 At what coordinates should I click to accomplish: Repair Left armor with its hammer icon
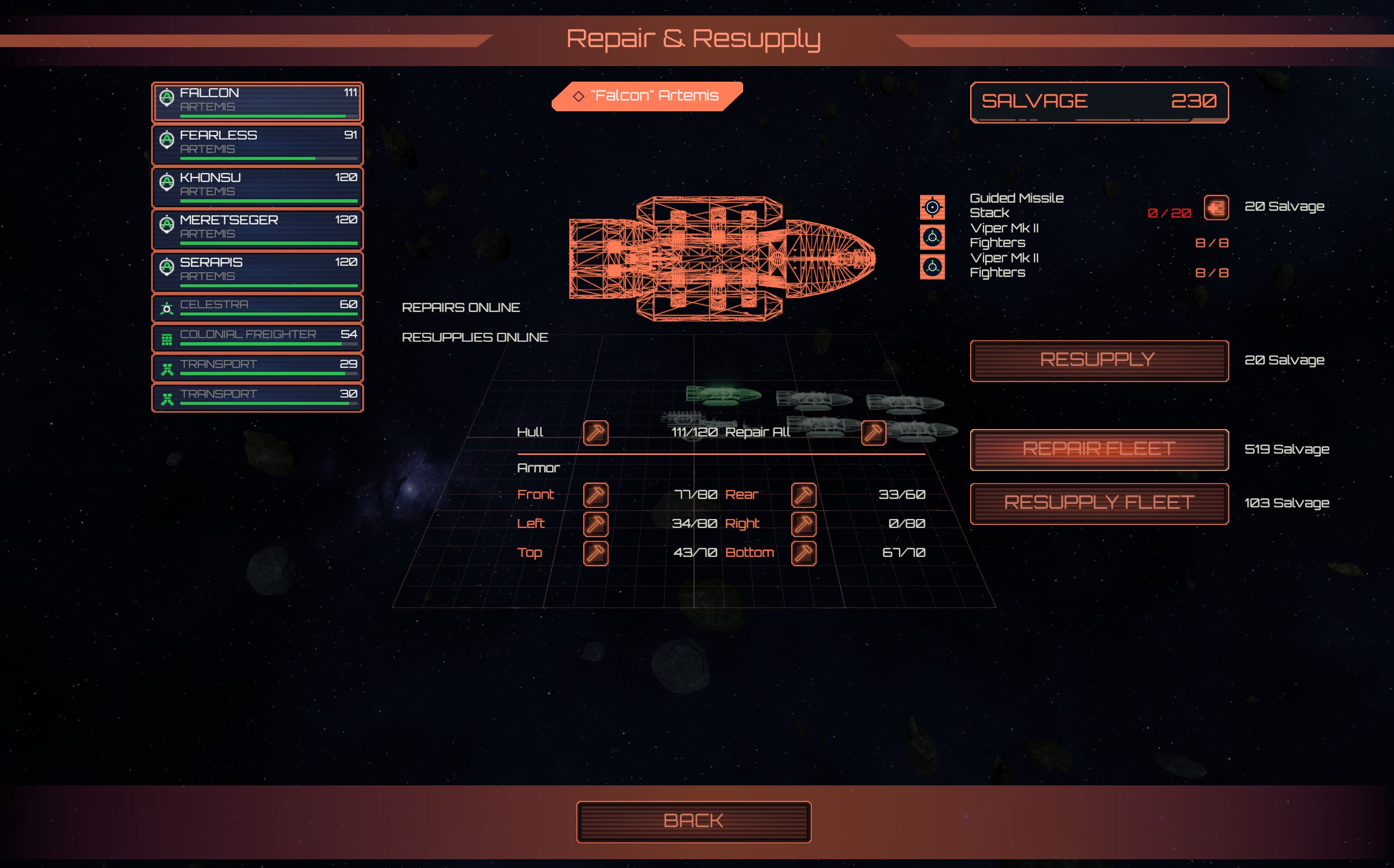point(595,523)
